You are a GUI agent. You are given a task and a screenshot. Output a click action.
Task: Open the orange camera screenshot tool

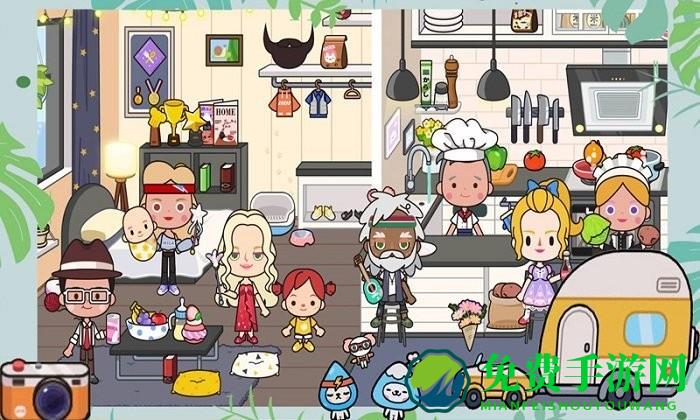click(30, 388)
